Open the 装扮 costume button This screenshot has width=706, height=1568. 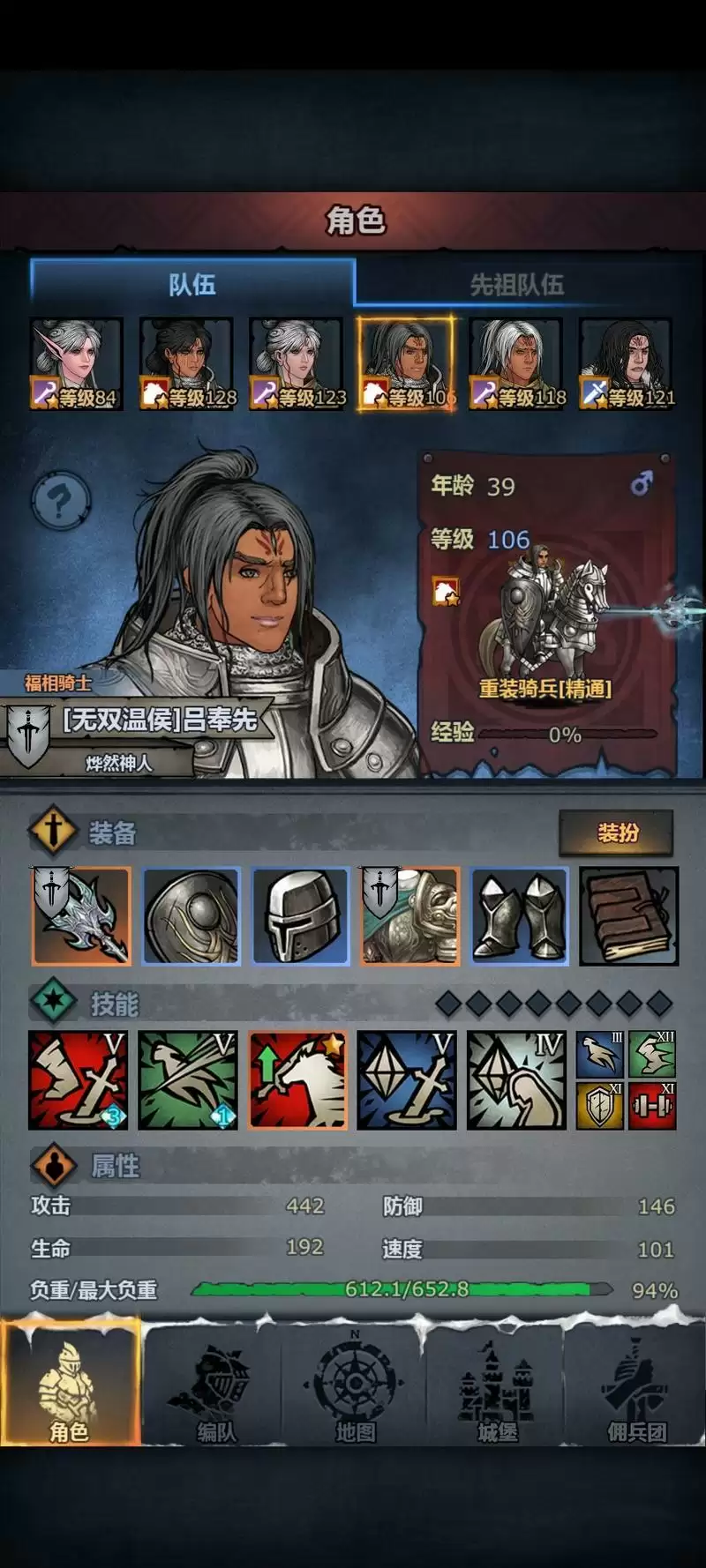pyautogui.click(x=617, y=833)
